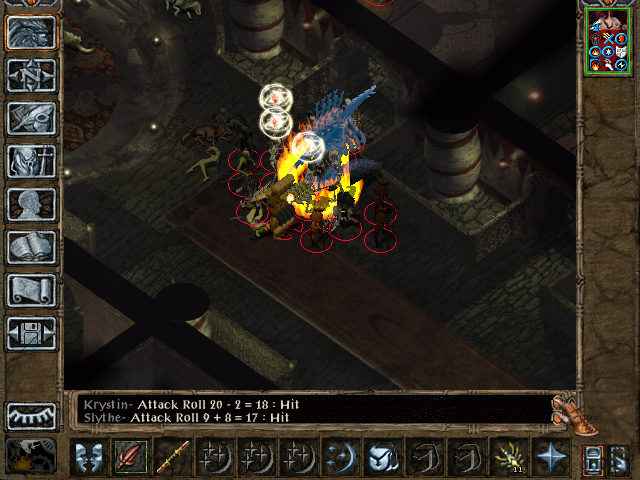
Task: Click the closed-eye rest button
Action: click(x=32, y=415)
